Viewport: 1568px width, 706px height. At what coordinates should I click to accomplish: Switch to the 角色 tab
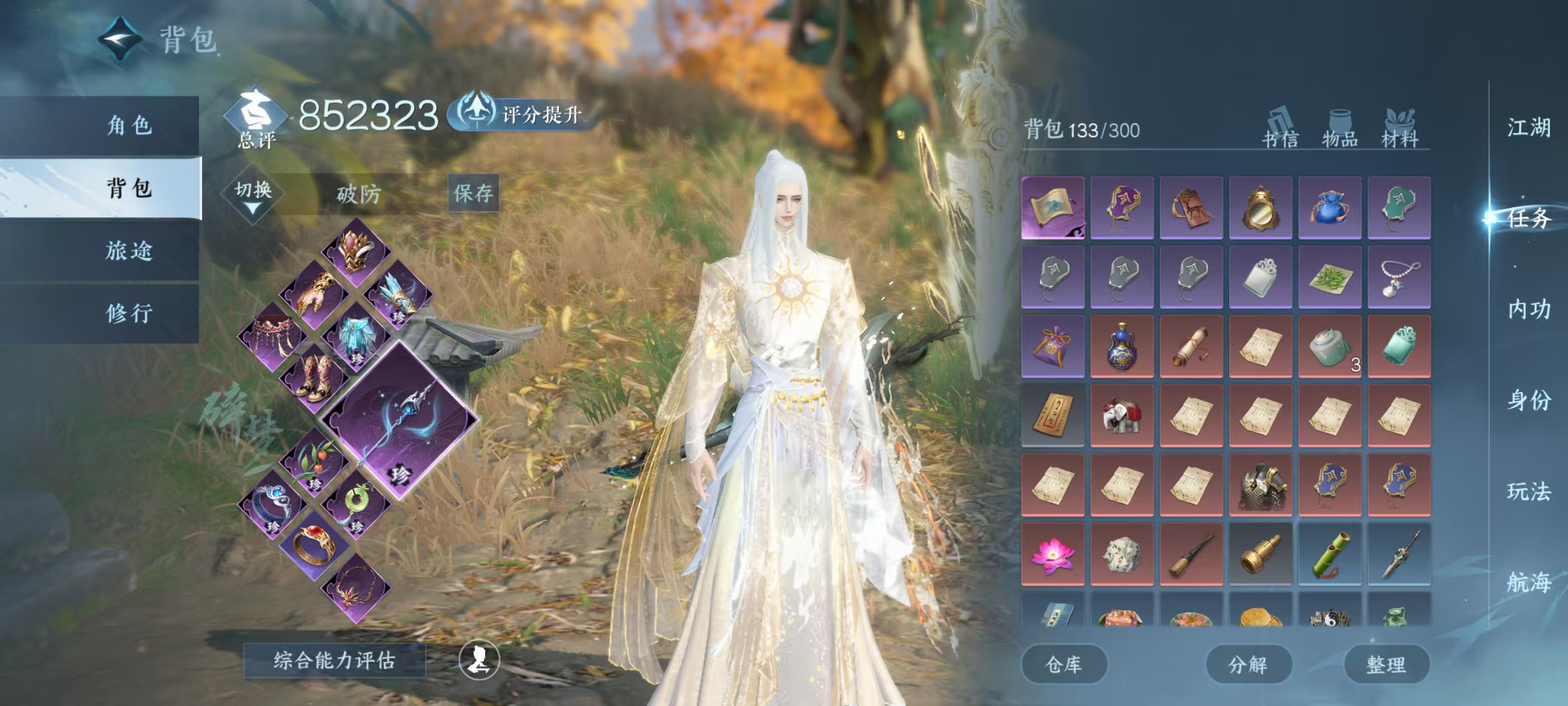point(128,126)
